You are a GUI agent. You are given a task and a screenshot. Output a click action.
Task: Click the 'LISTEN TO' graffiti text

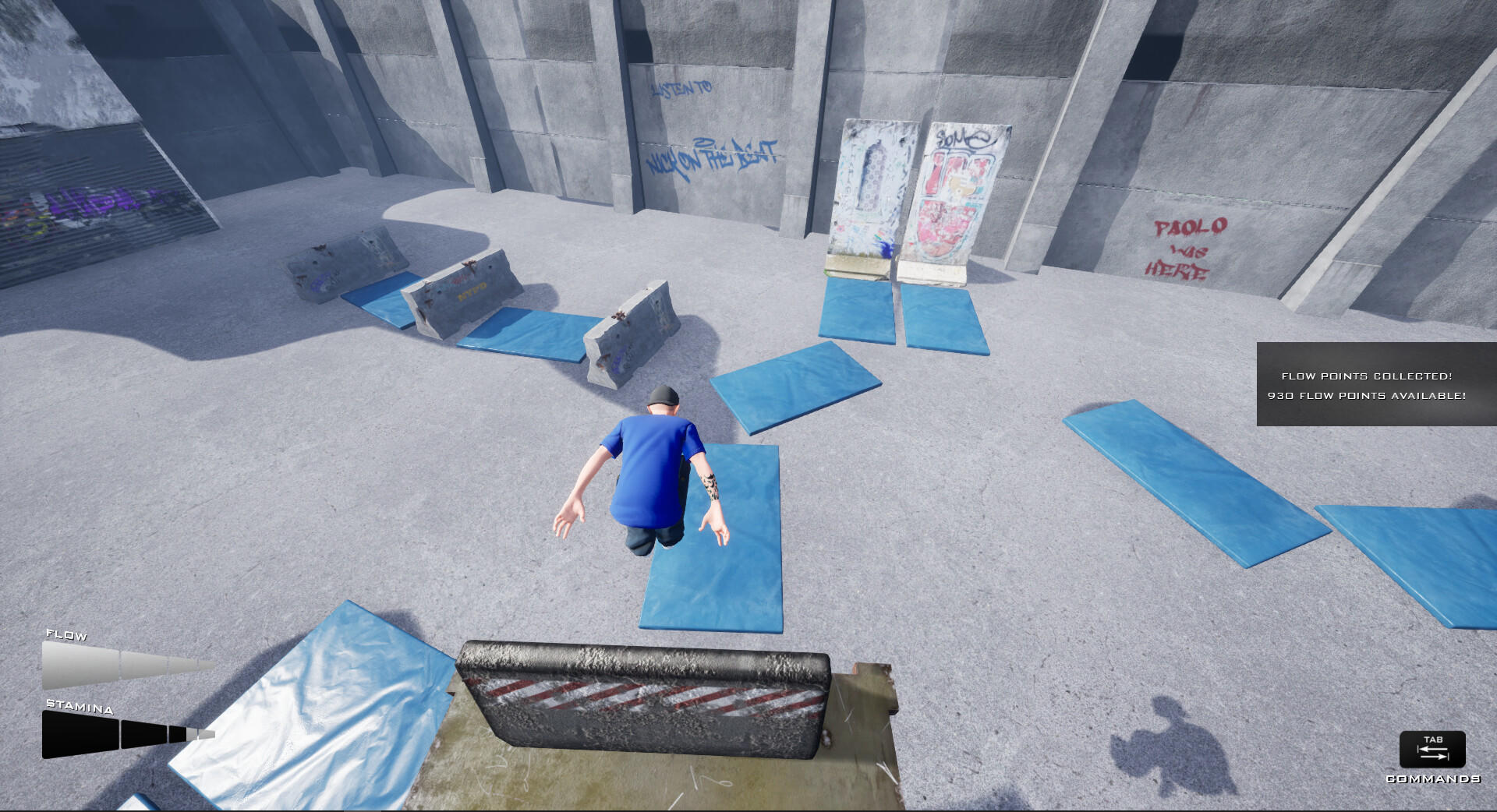681,88
